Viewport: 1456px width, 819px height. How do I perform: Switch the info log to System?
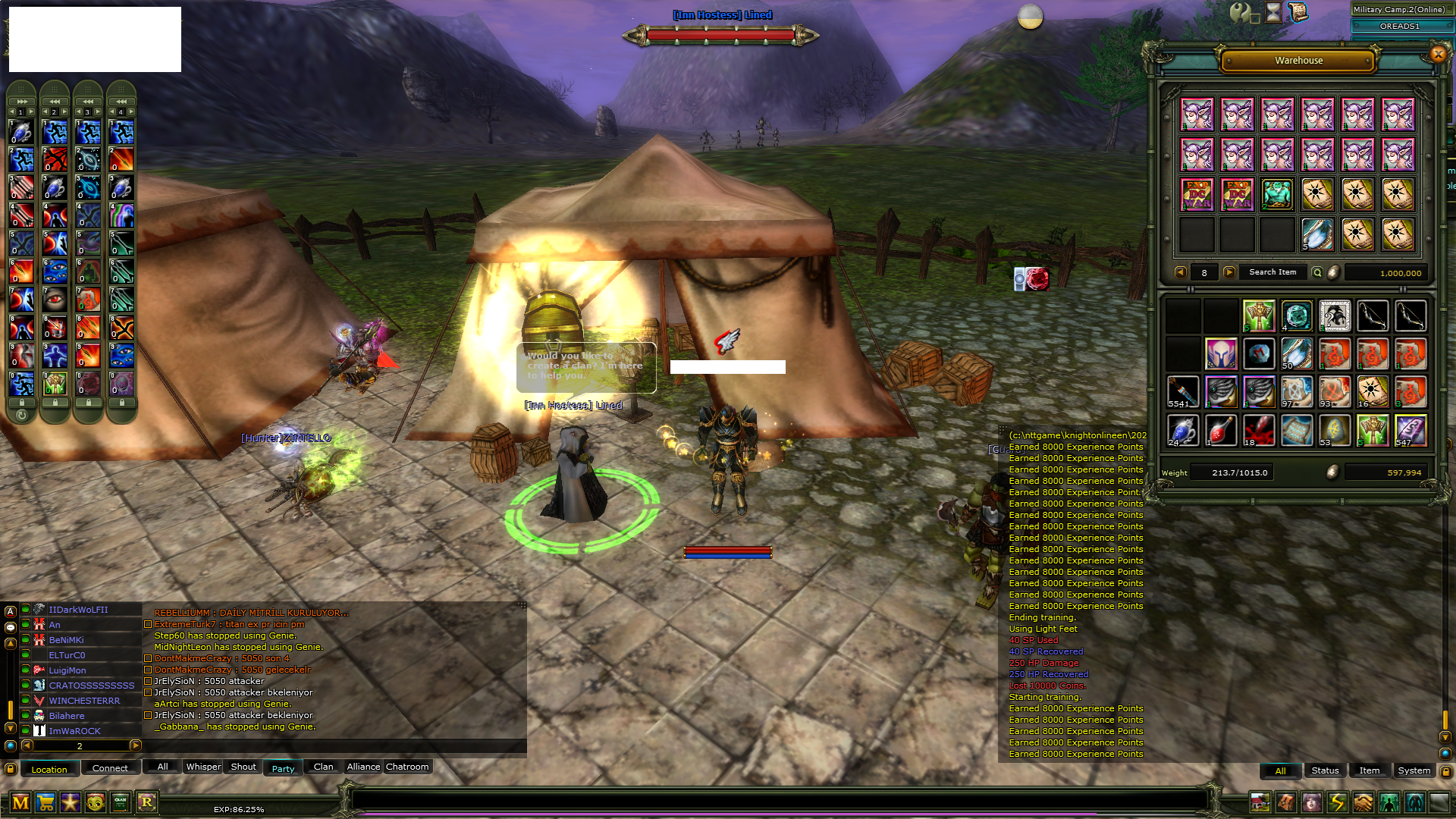[1414, 770]
